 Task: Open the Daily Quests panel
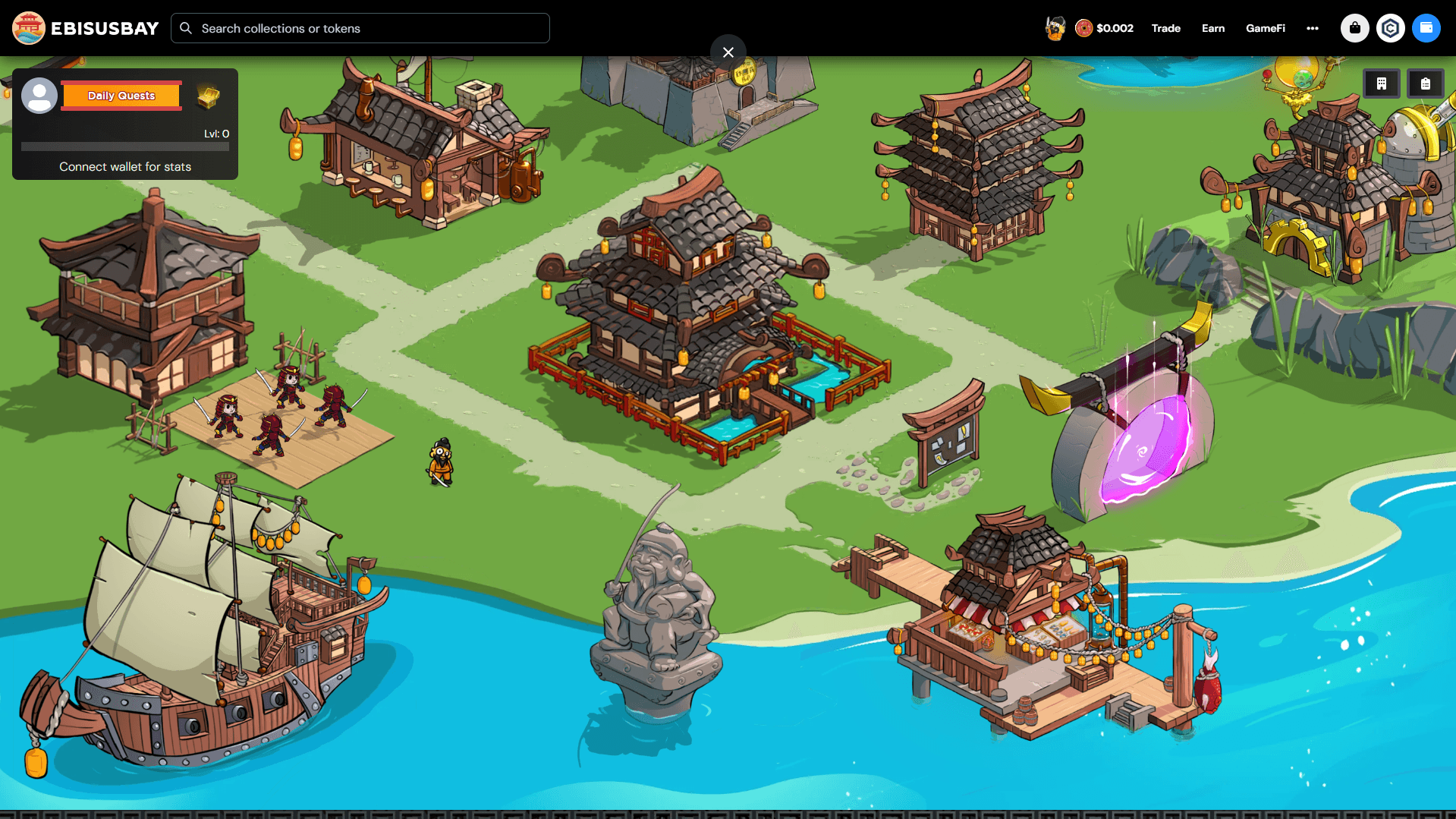[x=121, y=96]
